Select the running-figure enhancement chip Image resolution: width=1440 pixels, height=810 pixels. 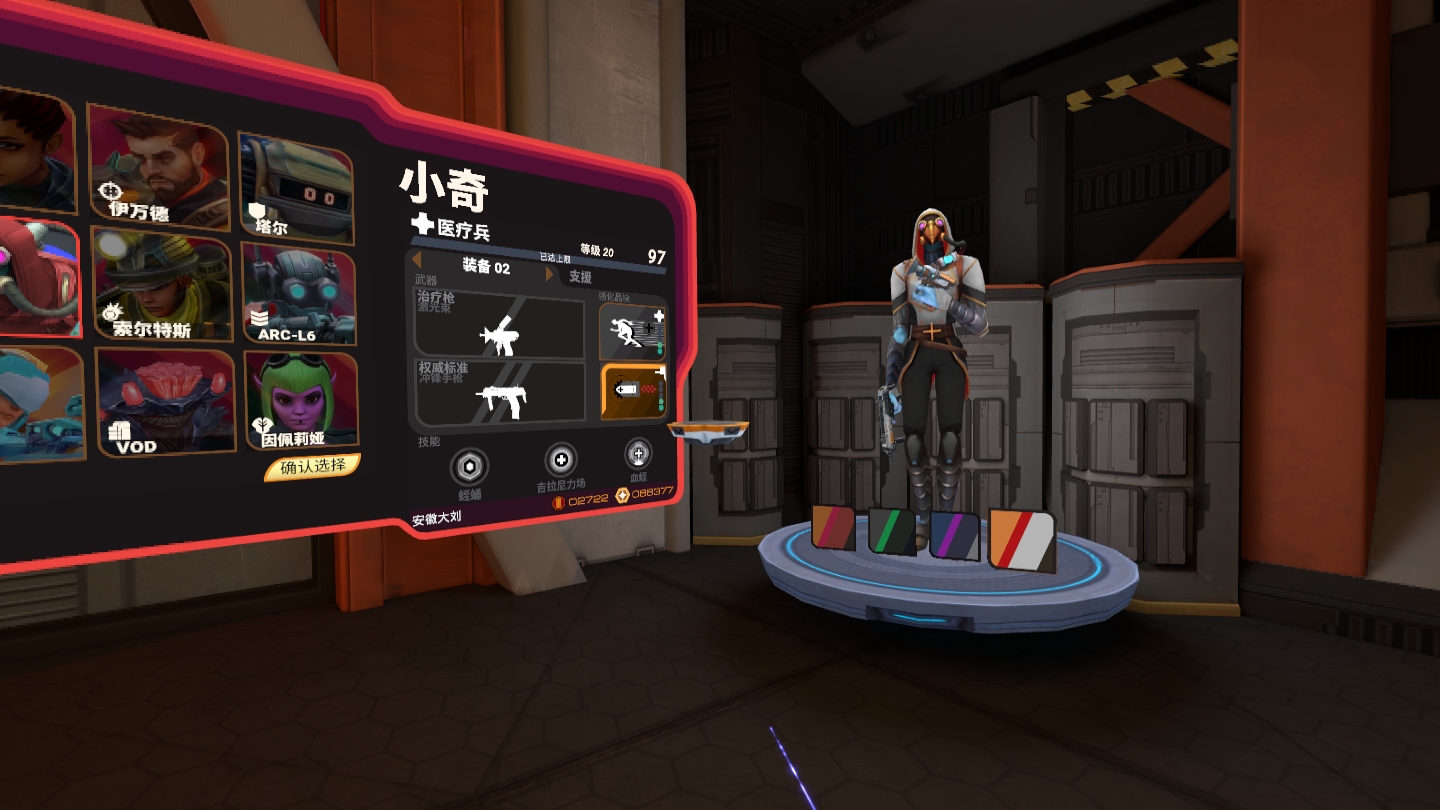coord(632,333)
